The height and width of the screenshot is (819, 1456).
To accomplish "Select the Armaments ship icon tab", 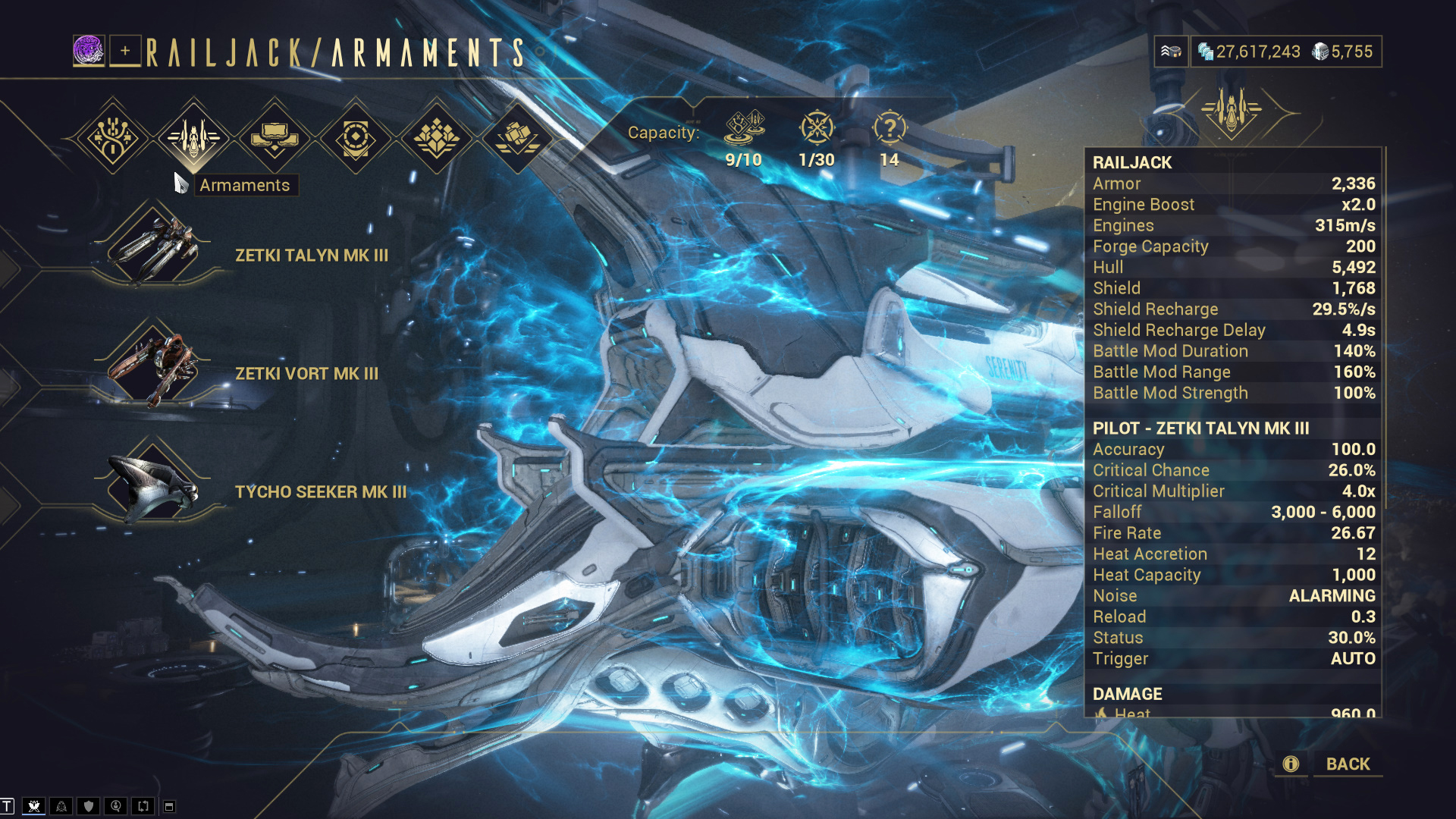I will [193, 138].
